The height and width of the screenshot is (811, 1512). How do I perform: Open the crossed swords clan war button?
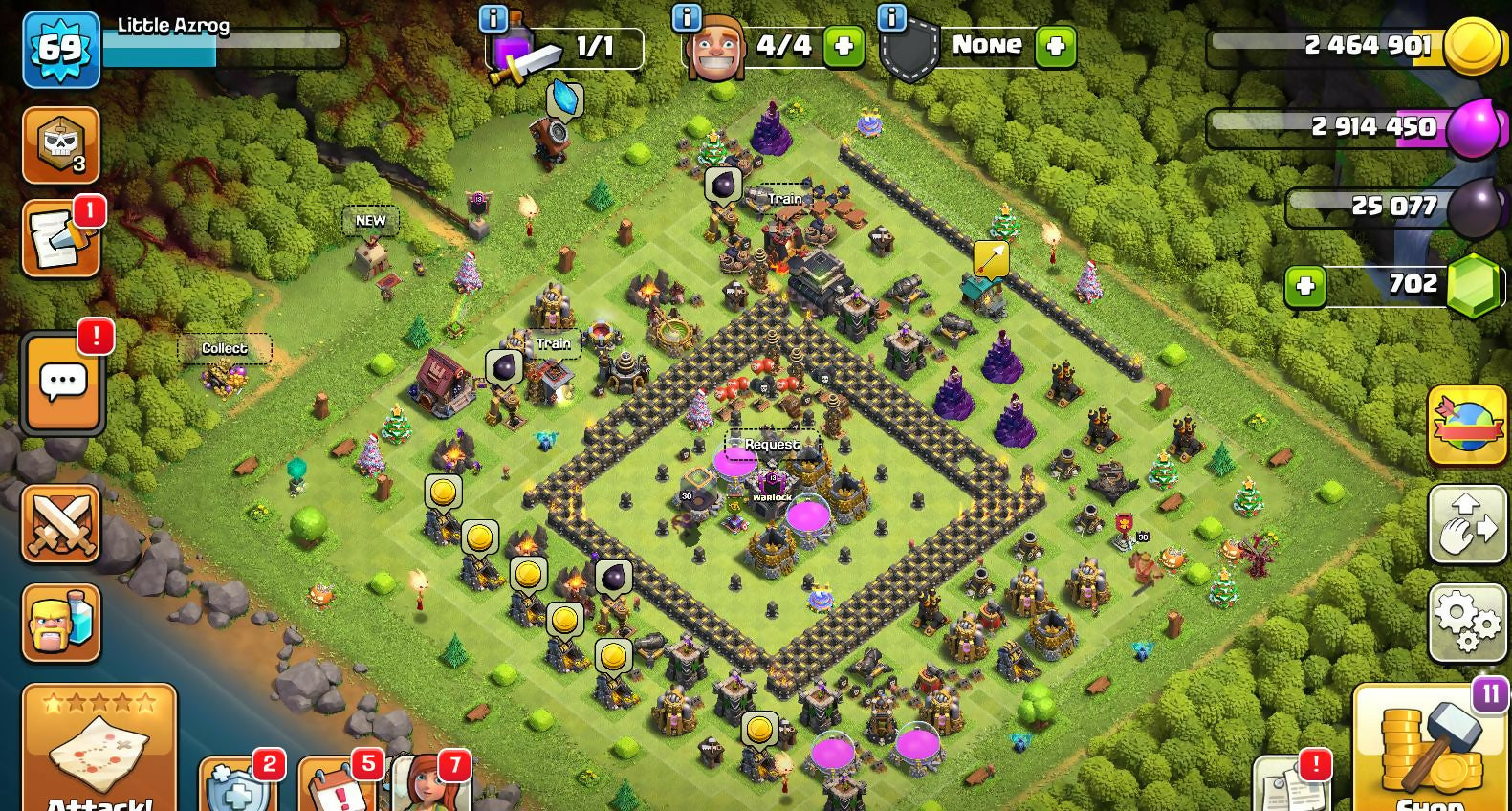coord(61,523)
